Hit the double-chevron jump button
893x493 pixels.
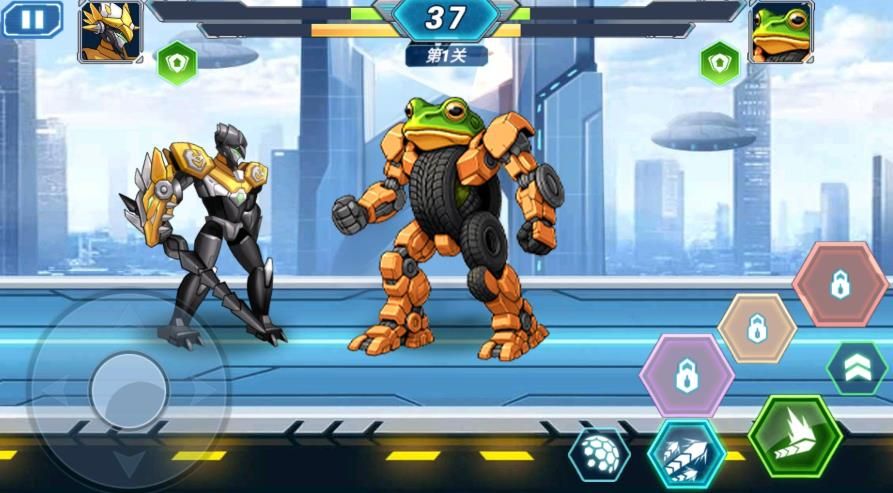tap(857, 368)
